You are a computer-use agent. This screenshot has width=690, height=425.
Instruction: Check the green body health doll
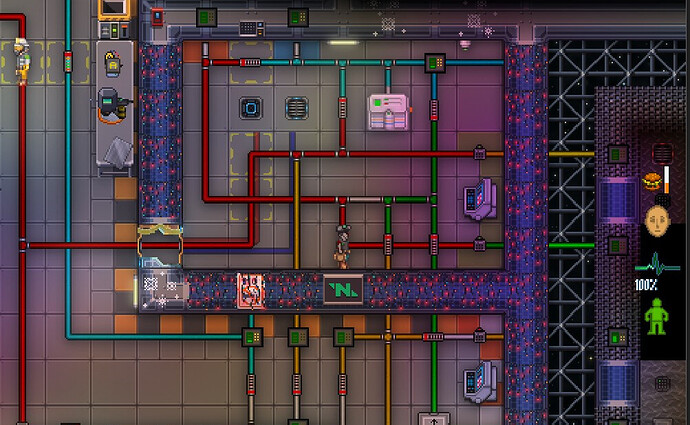tap(657, 318)
